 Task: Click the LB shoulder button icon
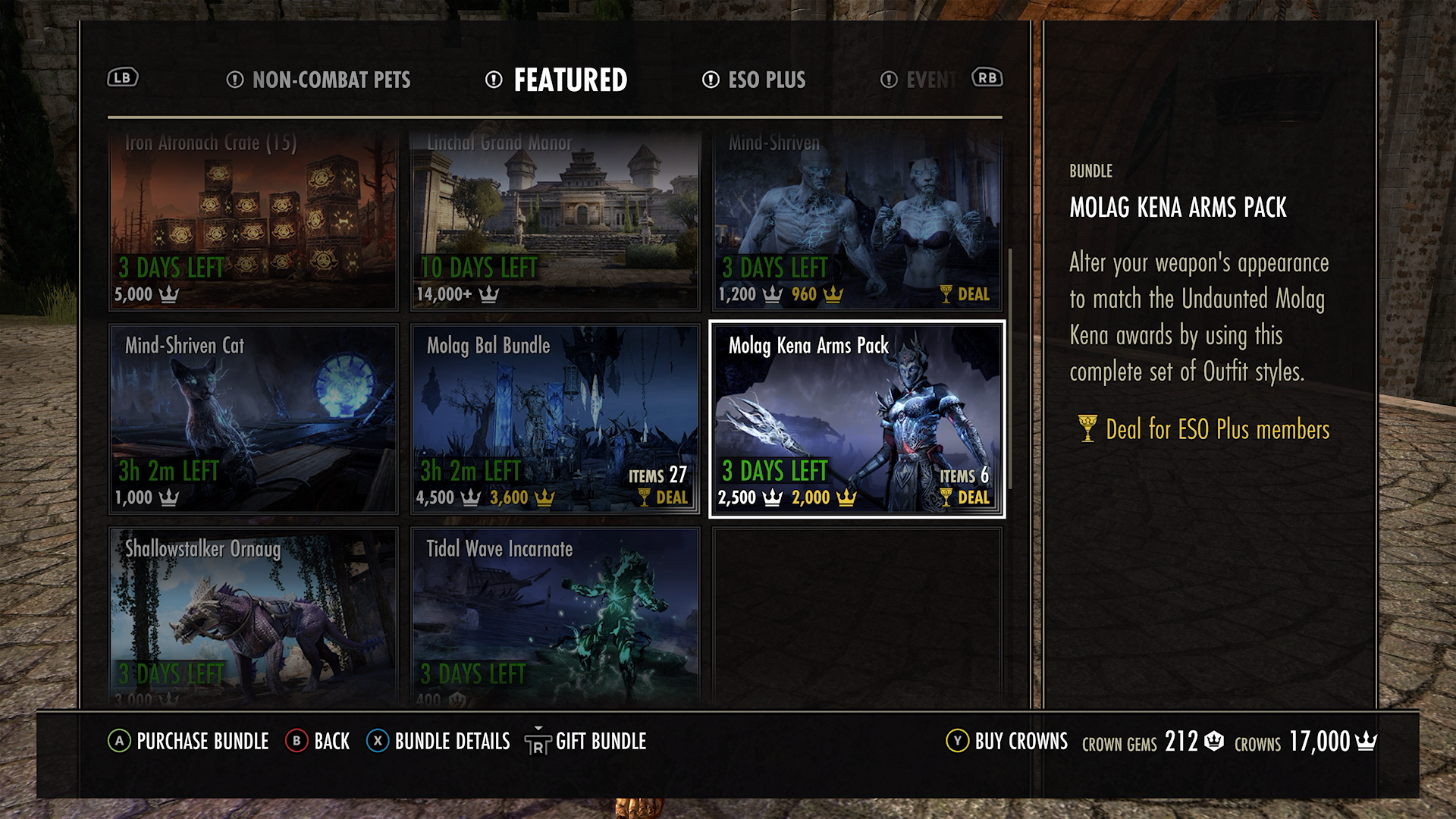(124, 77)
